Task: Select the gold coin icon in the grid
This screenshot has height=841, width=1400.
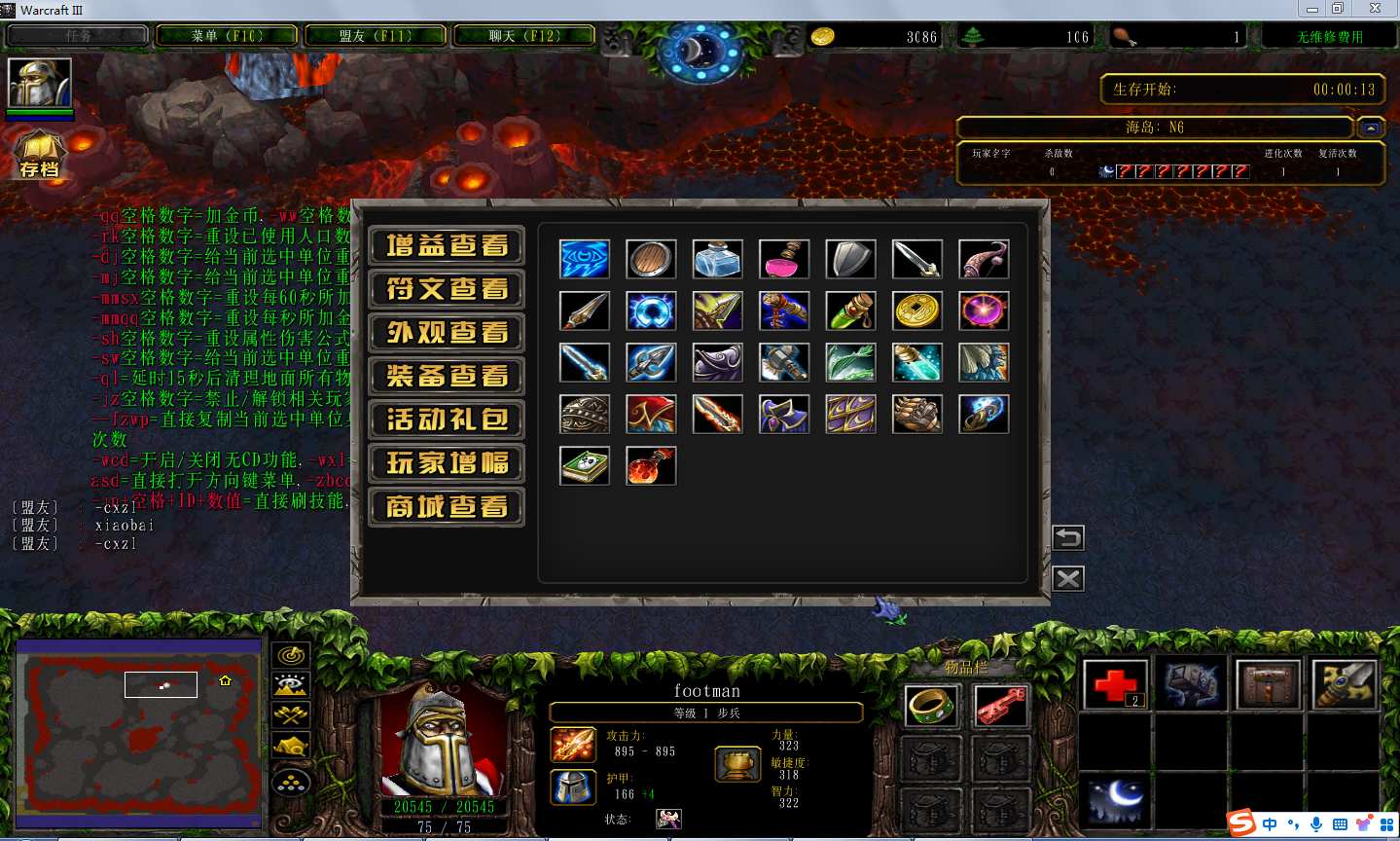Action: 916,311
